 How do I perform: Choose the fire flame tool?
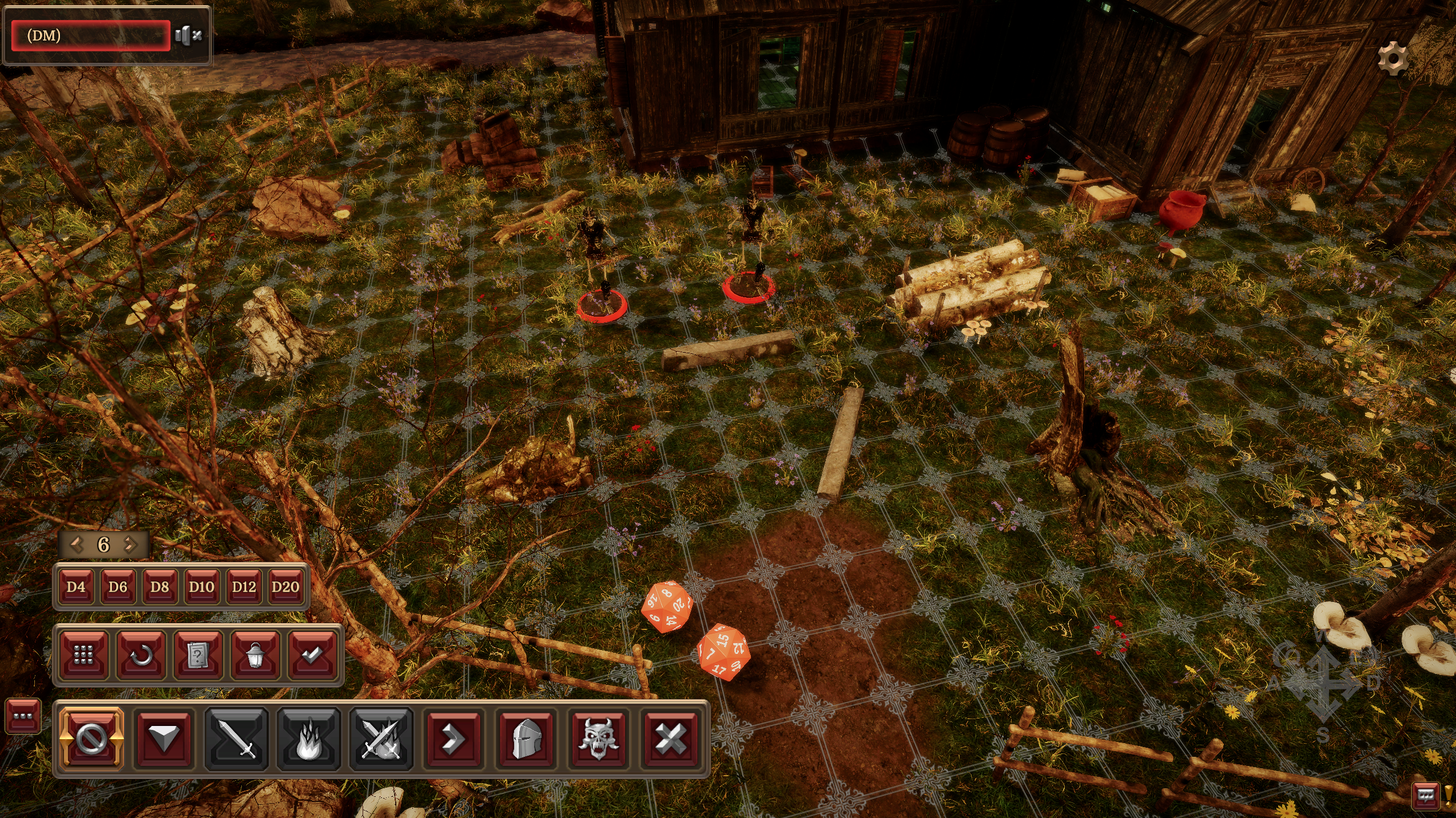309,739
